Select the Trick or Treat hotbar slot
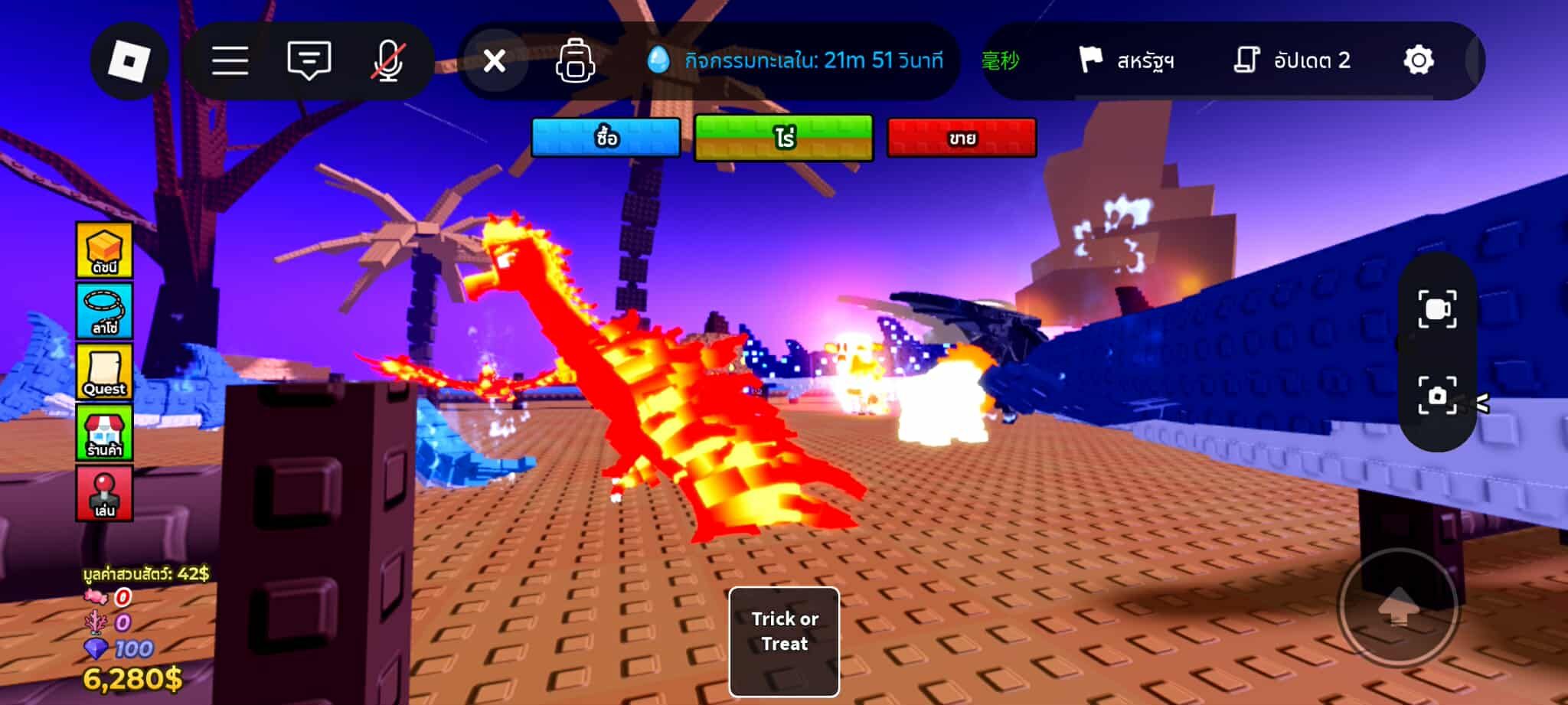 point(784,641)
